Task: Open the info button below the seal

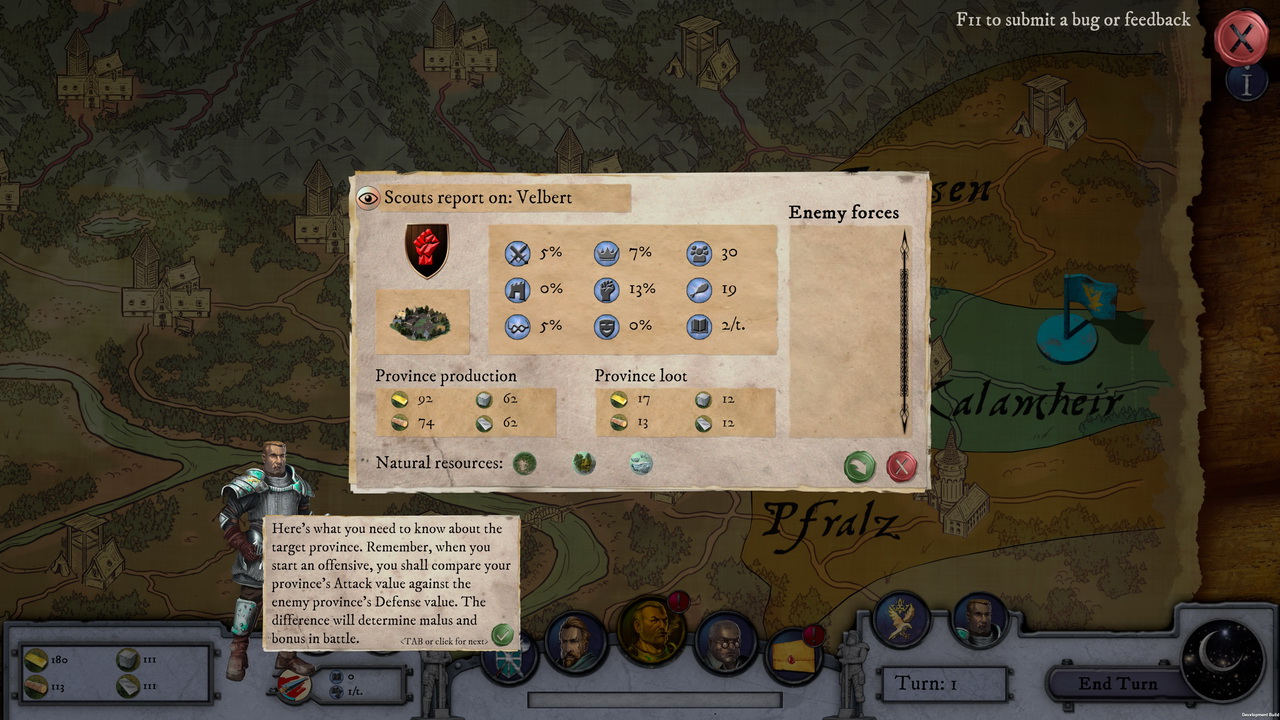Action: [1246, 83]
